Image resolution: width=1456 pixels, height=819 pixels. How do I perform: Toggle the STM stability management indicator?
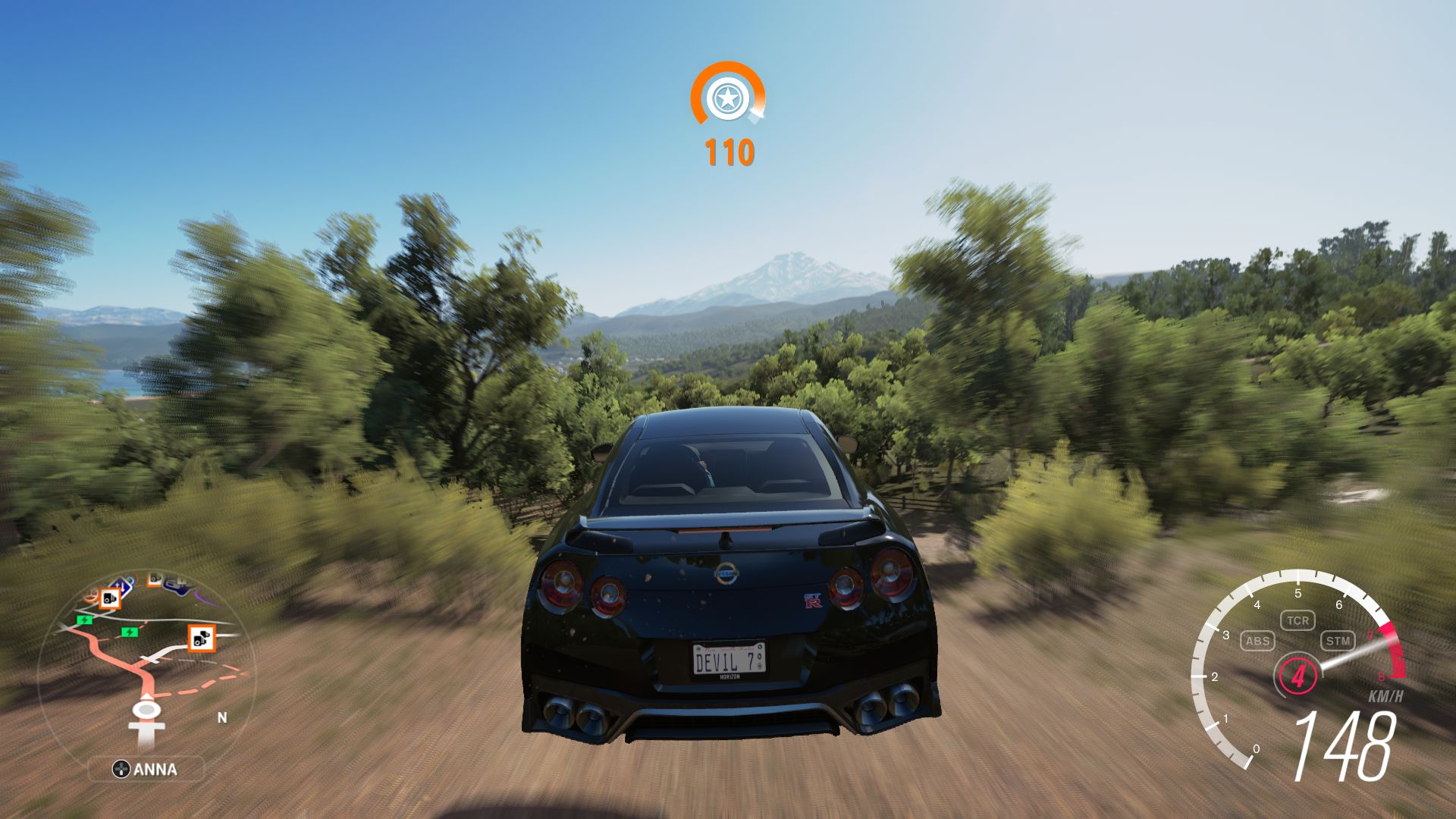coord(1338,641)
